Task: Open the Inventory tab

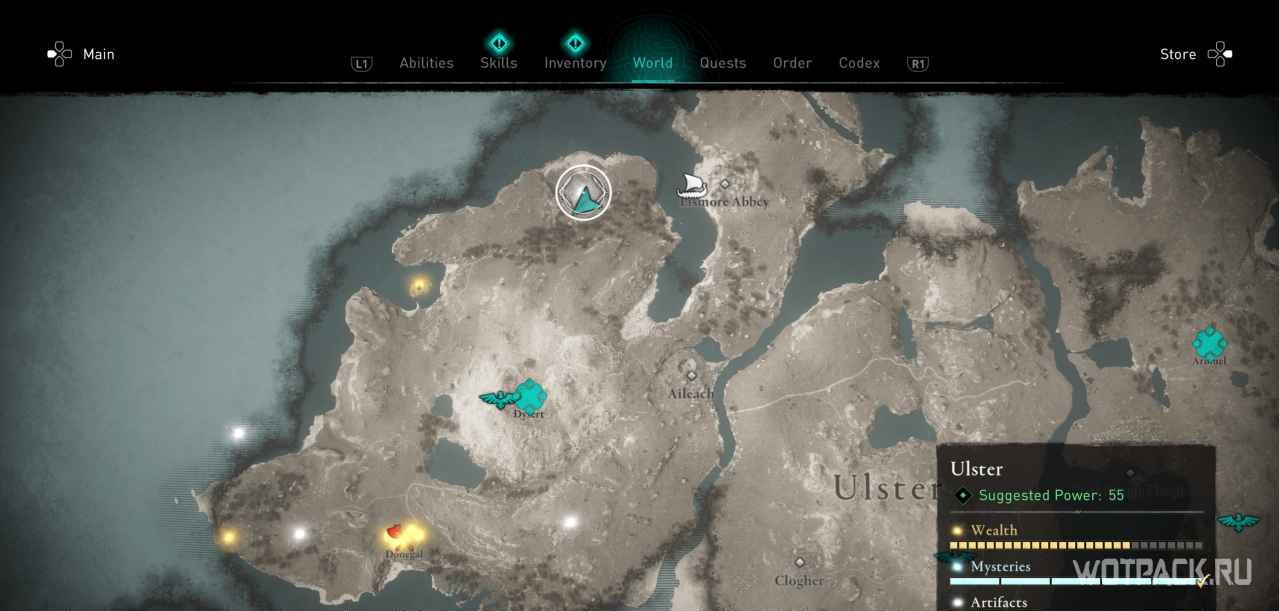Action: (575, 63)
